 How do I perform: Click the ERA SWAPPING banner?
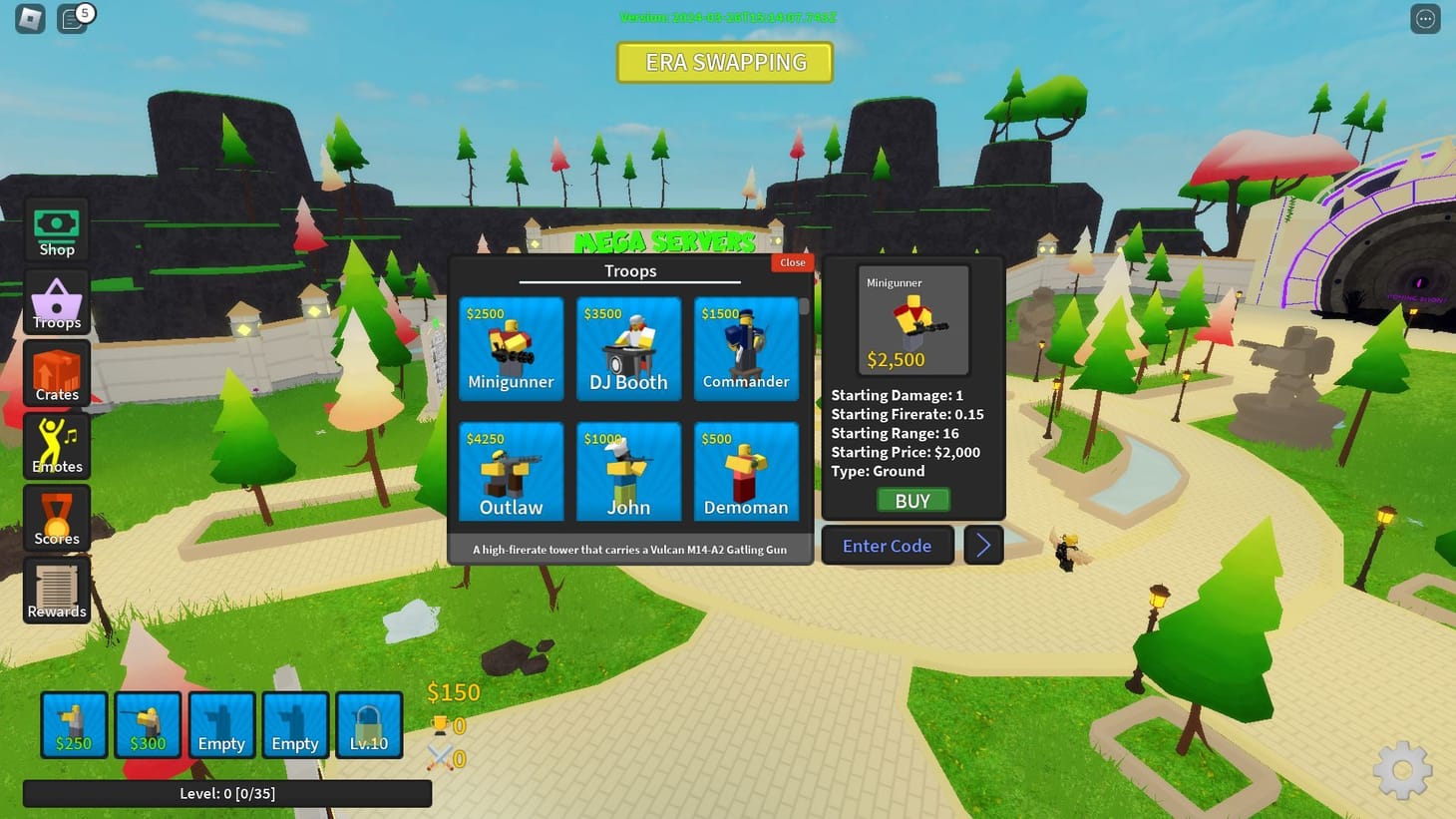(725, 62)
